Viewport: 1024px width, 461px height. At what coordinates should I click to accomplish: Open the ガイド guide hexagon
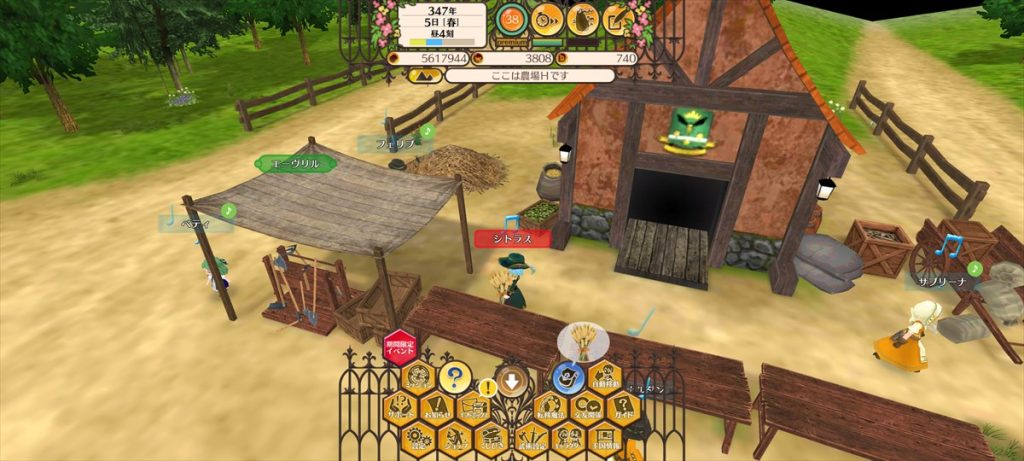coord(624,408)
